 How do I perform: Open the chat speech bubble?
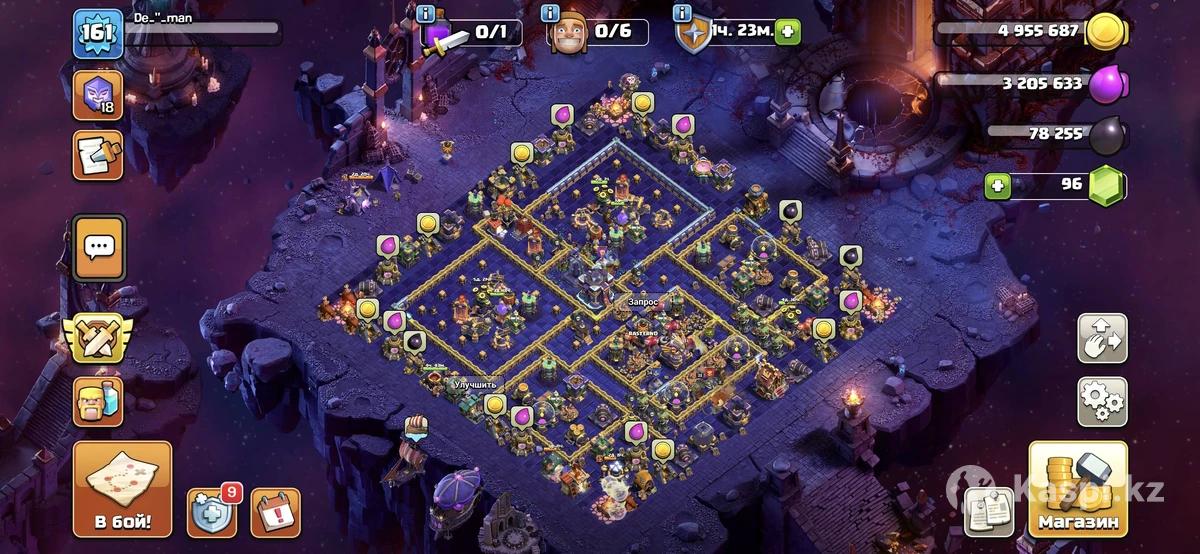point(98,247)
